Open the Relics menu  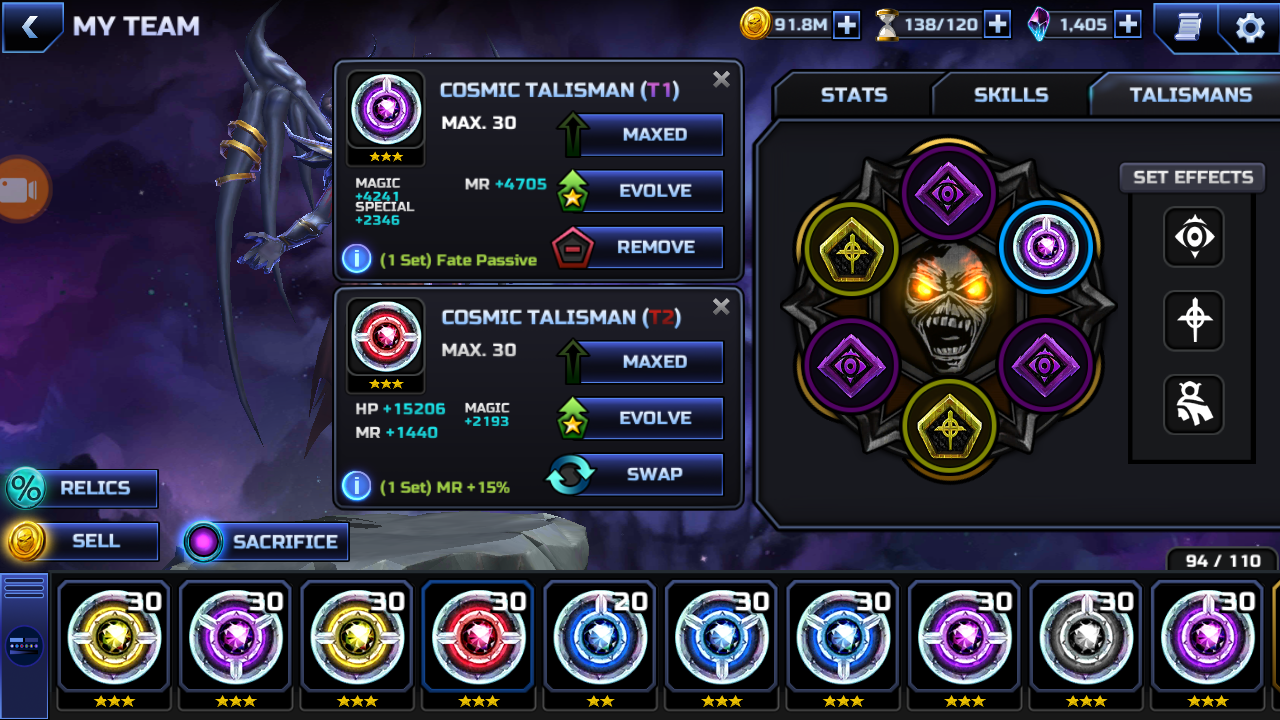pyautogui.click(x=84, y=488)
